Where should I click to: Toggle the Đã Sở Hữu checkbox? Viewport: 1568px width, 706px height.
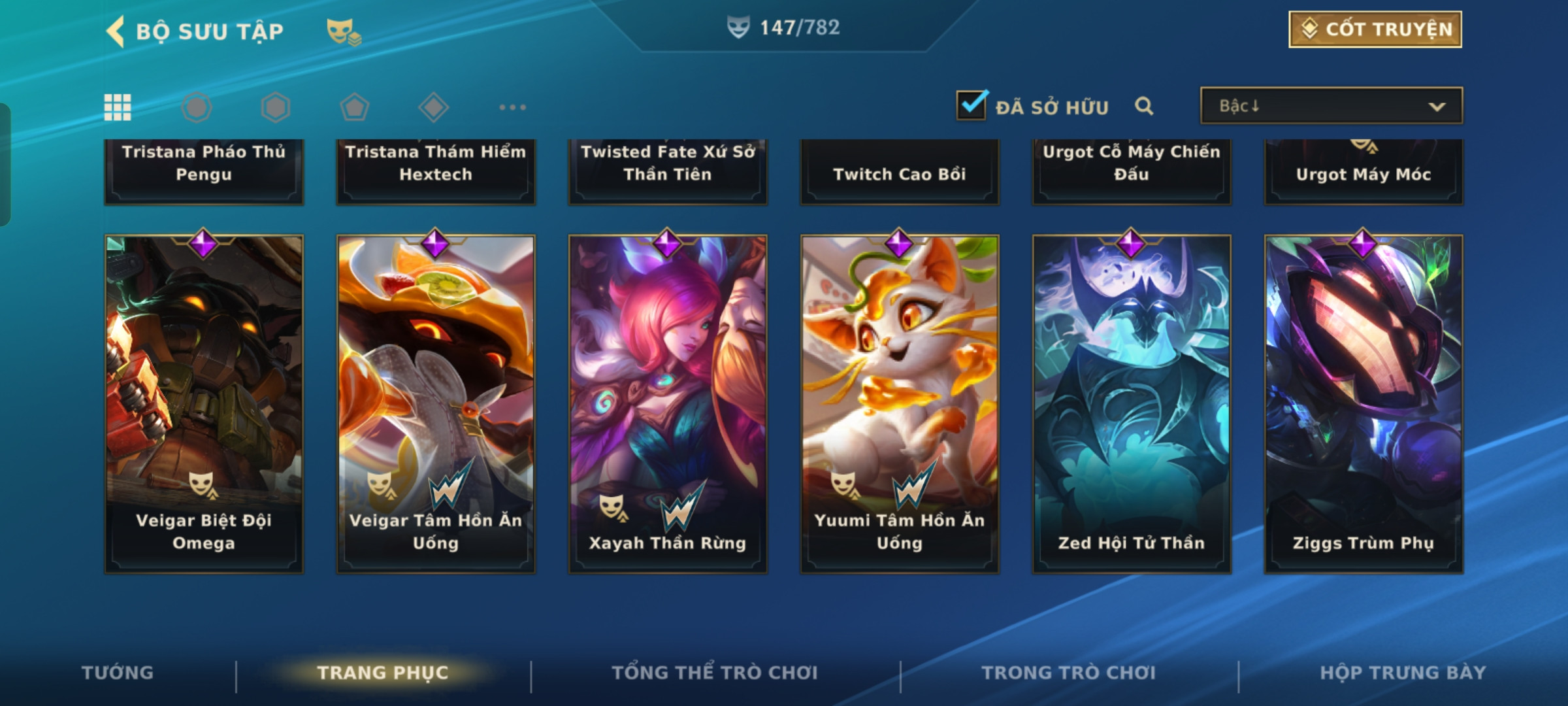(971, 105)
